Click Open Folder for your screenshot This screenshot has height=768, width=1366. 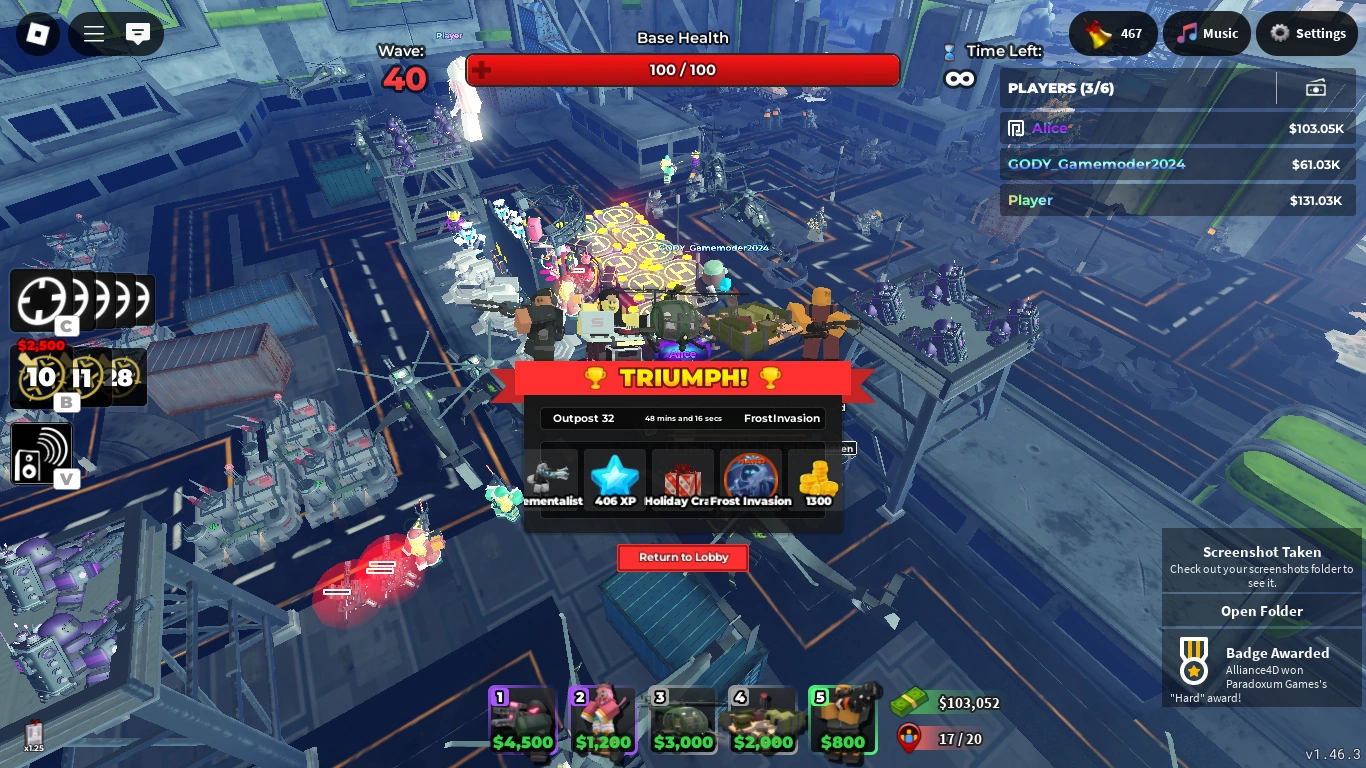pos(1261,611)
